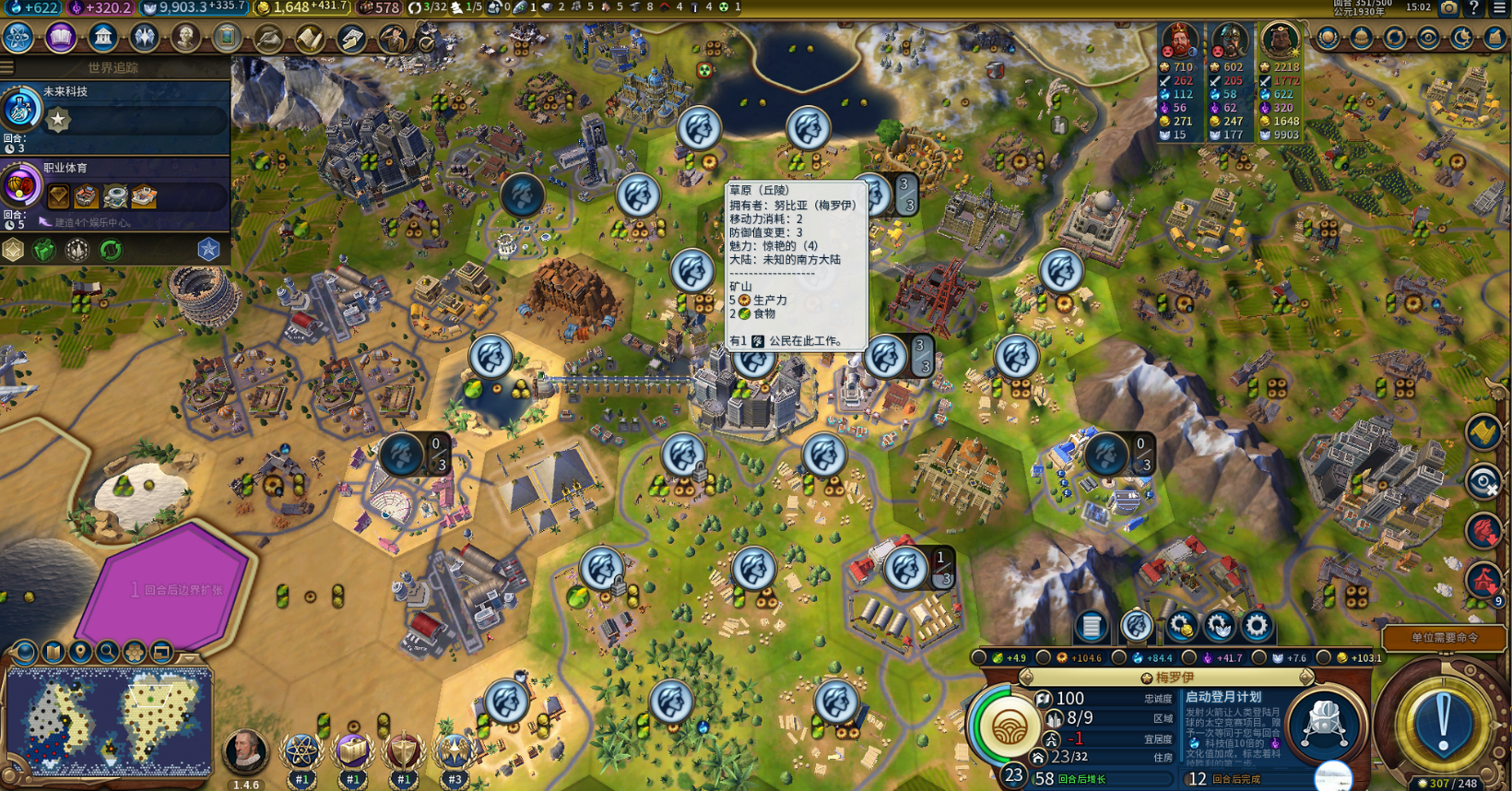
Task: Click the 单位需要命令 notification button
Action: click(x=1444, y=637)
